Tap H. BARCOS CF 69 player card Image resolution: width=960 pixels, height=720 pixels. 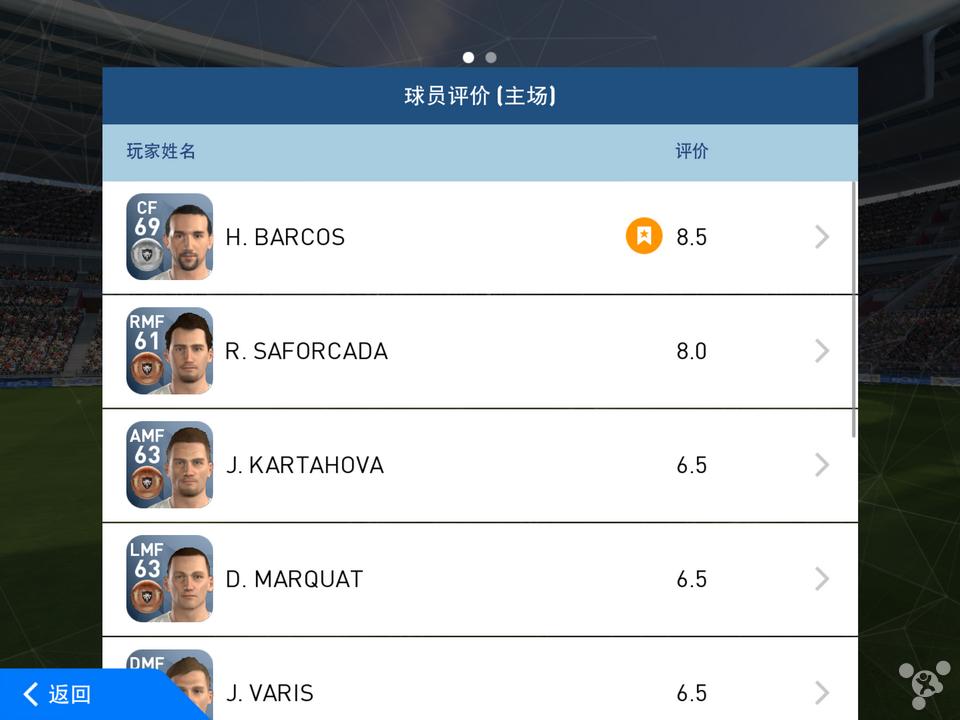click(x=170, y=237)
